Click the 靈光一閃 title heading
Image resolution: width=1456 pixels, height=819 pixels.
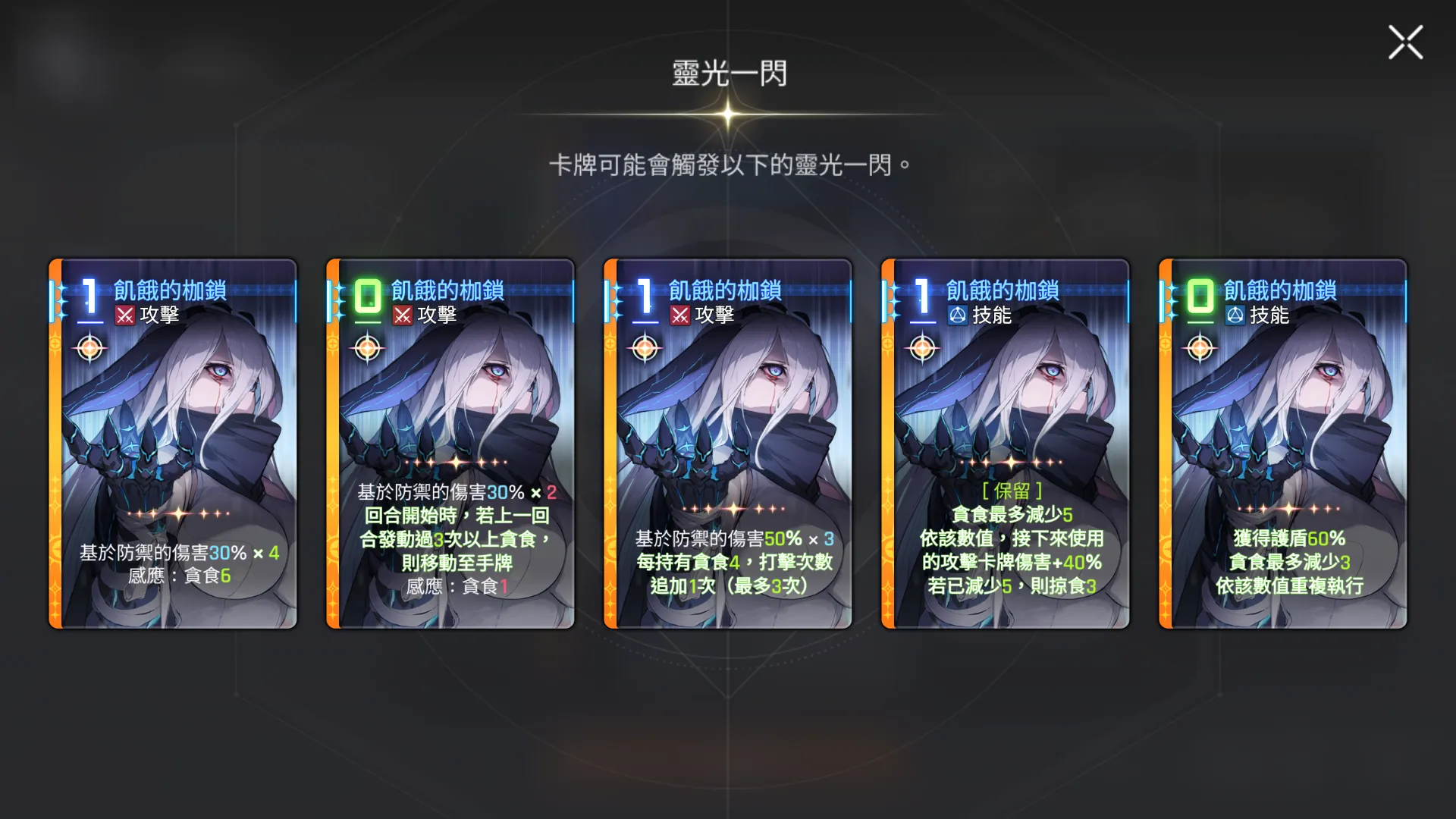728,74
